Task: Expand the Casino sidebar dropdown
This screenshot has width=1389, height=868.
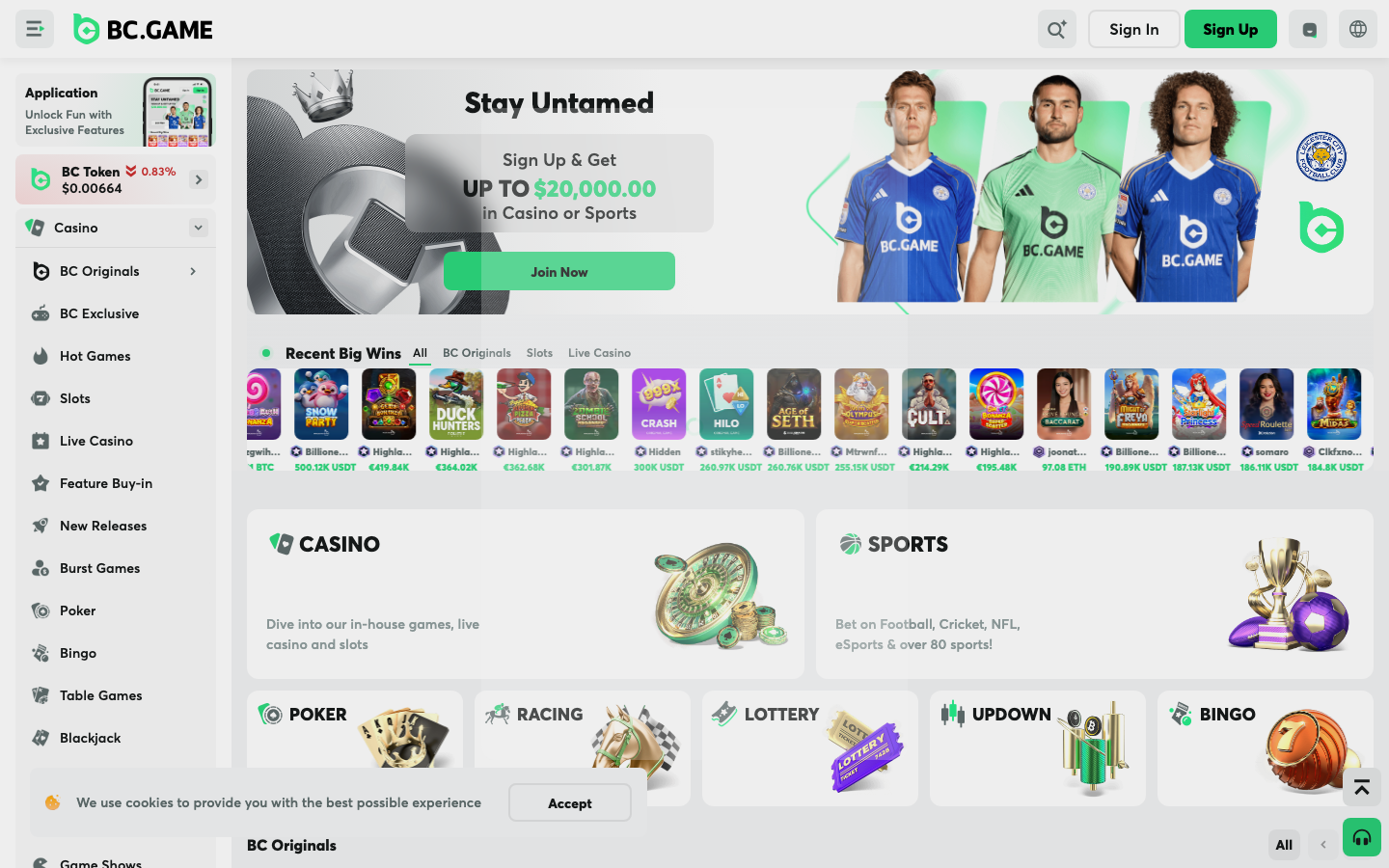Action: tap(198, 228)
